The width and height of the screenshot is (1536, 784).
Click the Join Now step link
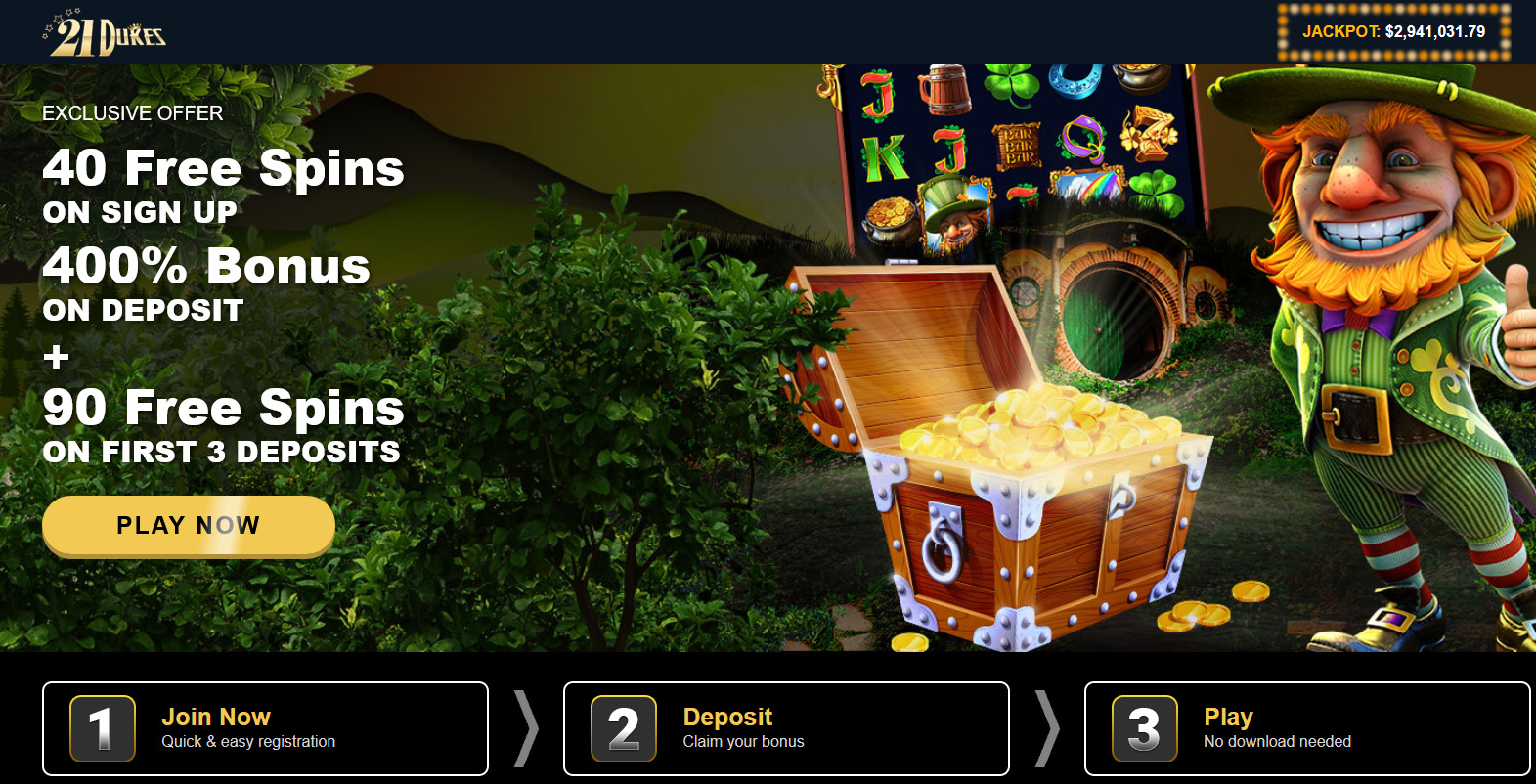pyautogui.click(x=215, y=716)
